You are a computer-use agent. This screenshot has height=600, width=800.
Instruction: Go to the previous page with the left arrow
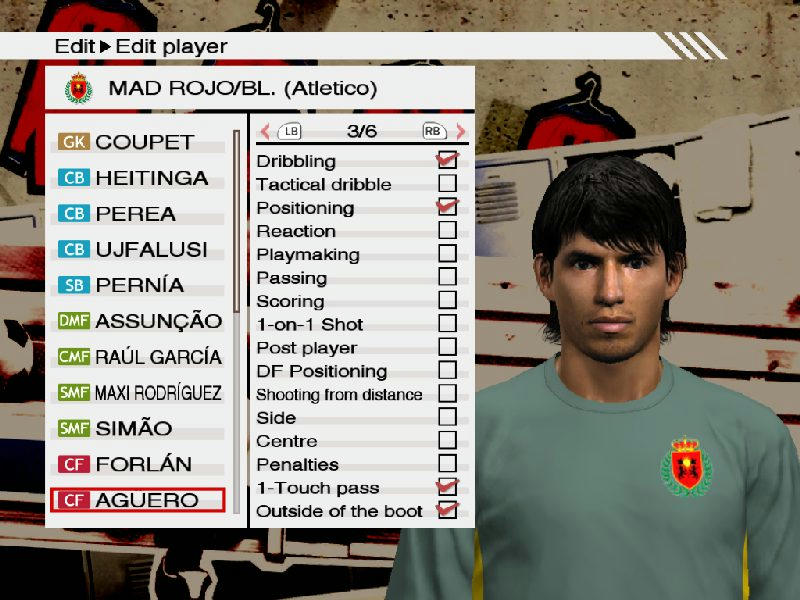pyautogui.click(x=265, y=131)
